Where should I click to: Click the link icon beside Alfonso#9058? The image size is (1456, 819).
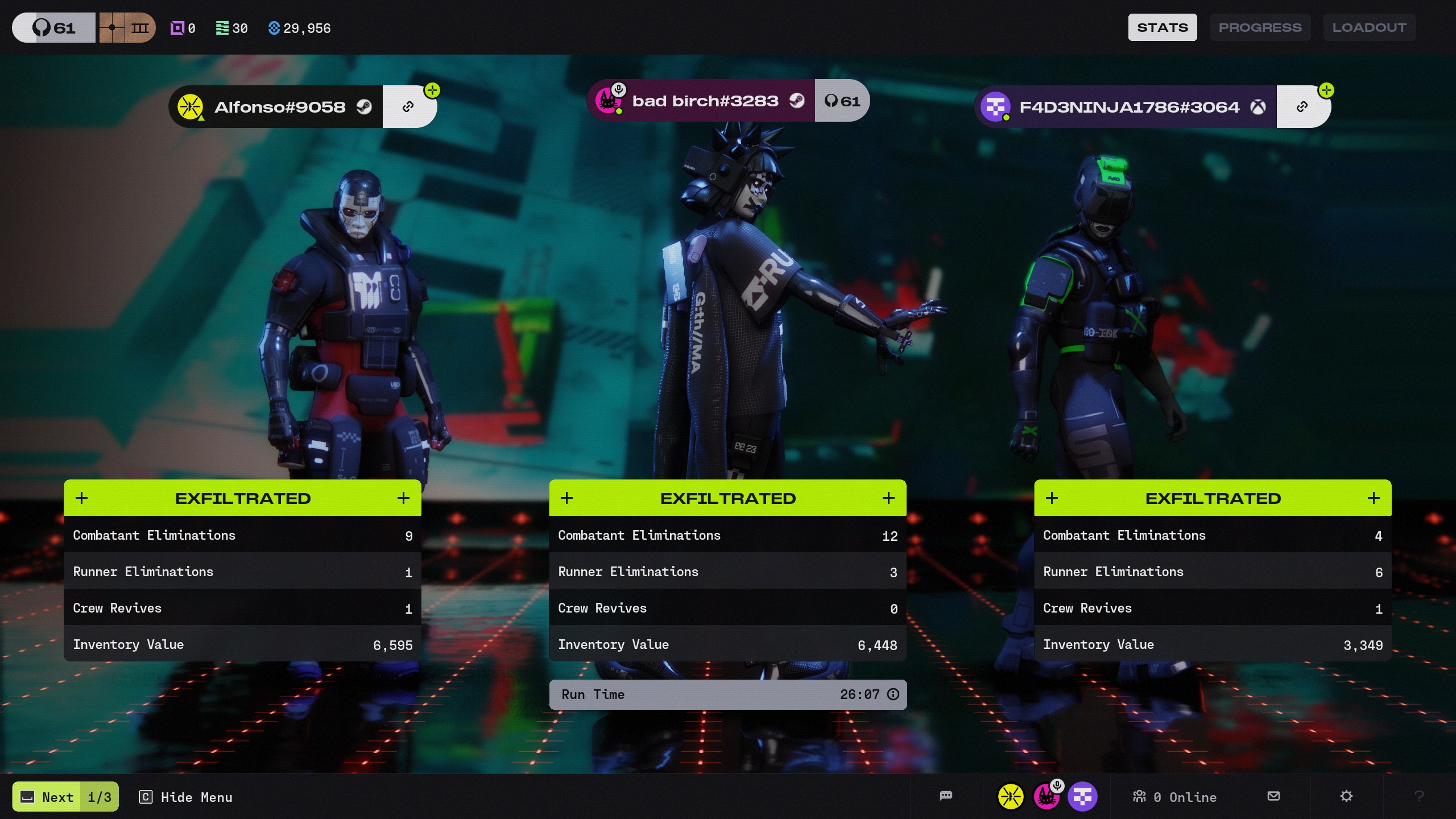pyautogui.click(x=408, y=107)
